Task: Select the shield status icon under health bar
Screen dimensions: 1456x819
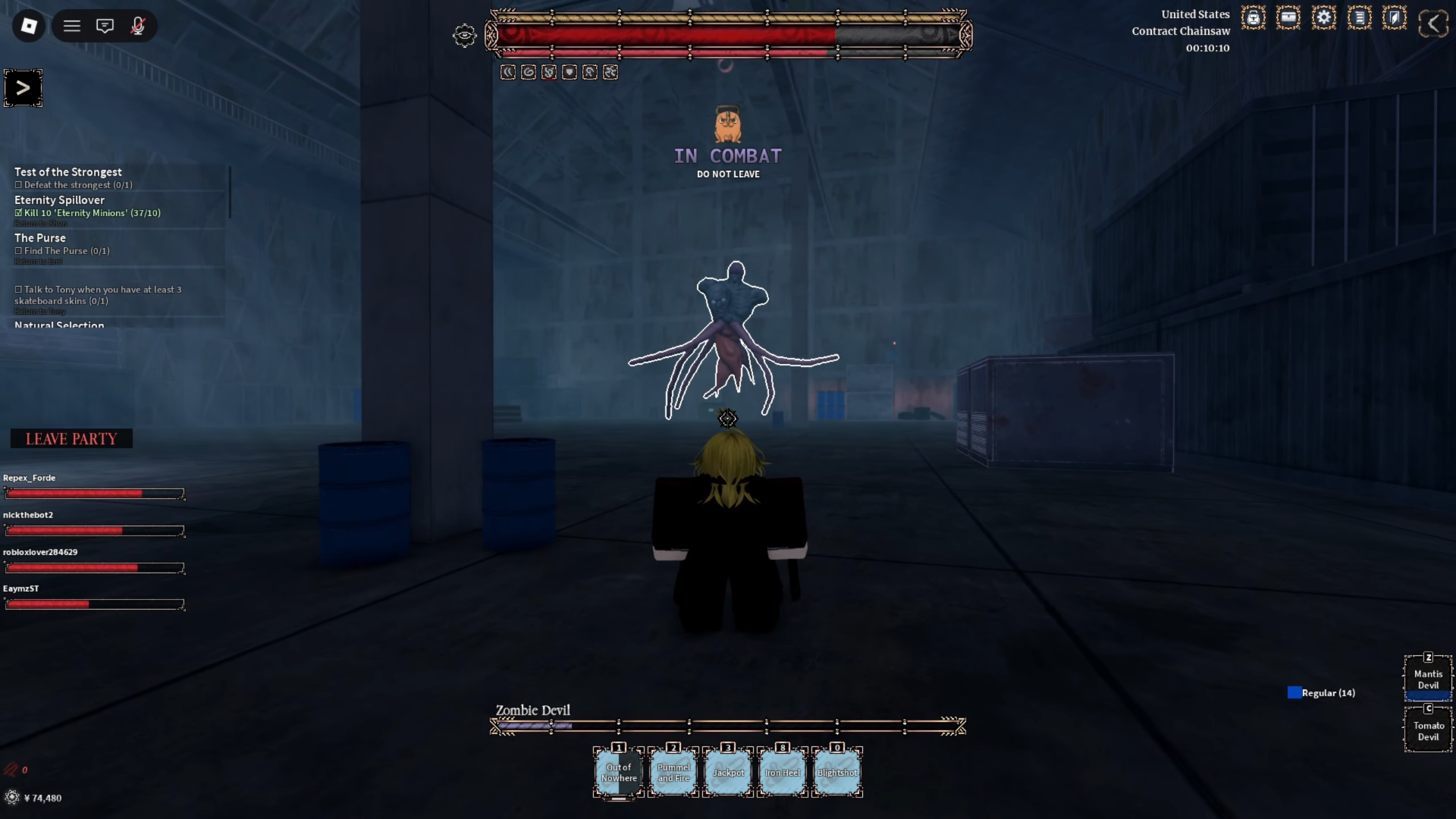Action: [570, 72]
